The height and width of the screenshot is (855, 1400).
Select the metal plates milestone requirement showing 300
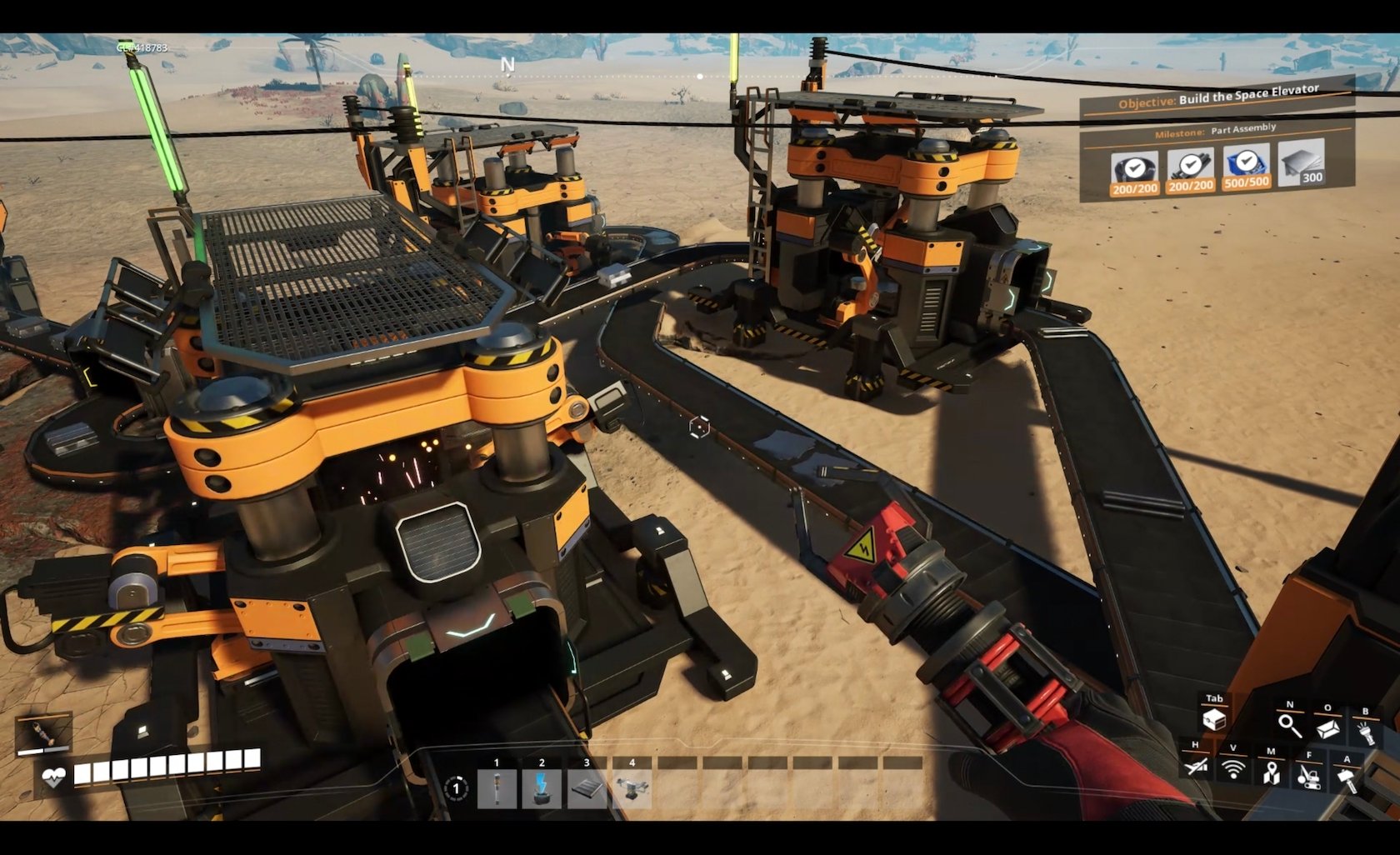click(x=1302, y=162)
